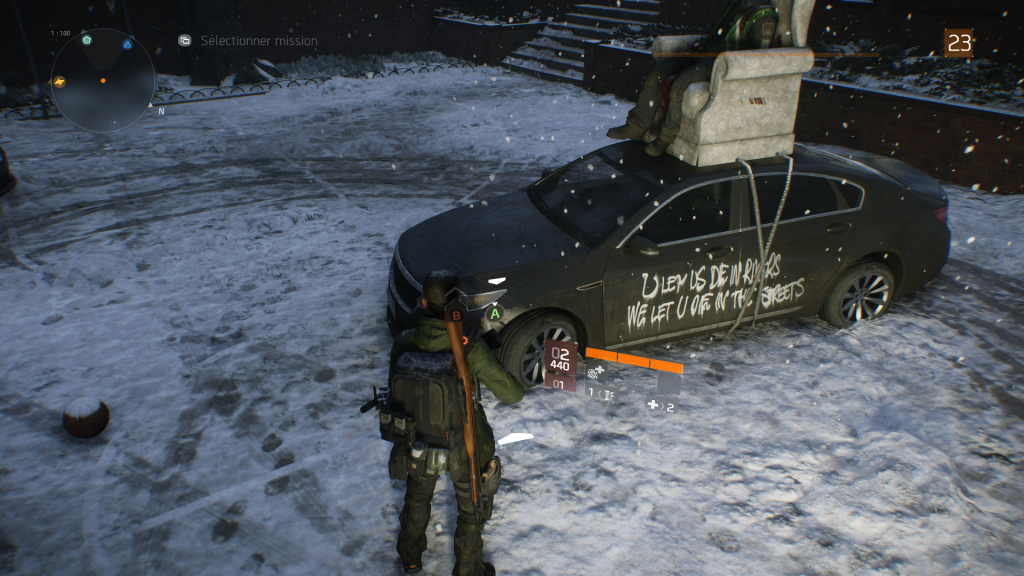This screenshot has height=576, width=1024.
Task: Select the blue triangle minimap marker
Action: coord(127,44)
